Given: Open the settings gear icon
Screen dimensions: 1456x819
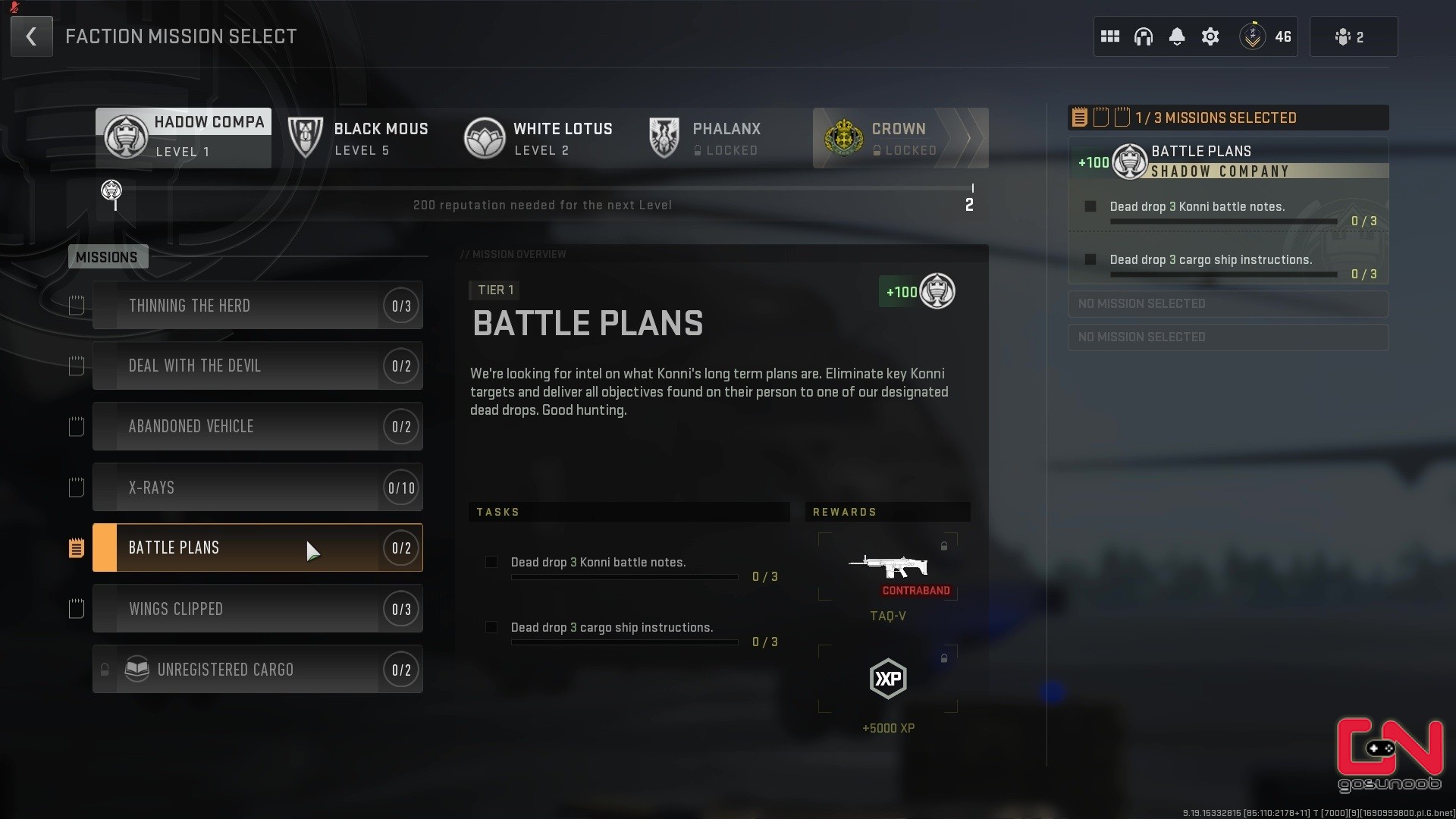Looking at the screenshot, I should click(x=1210, y=36).
